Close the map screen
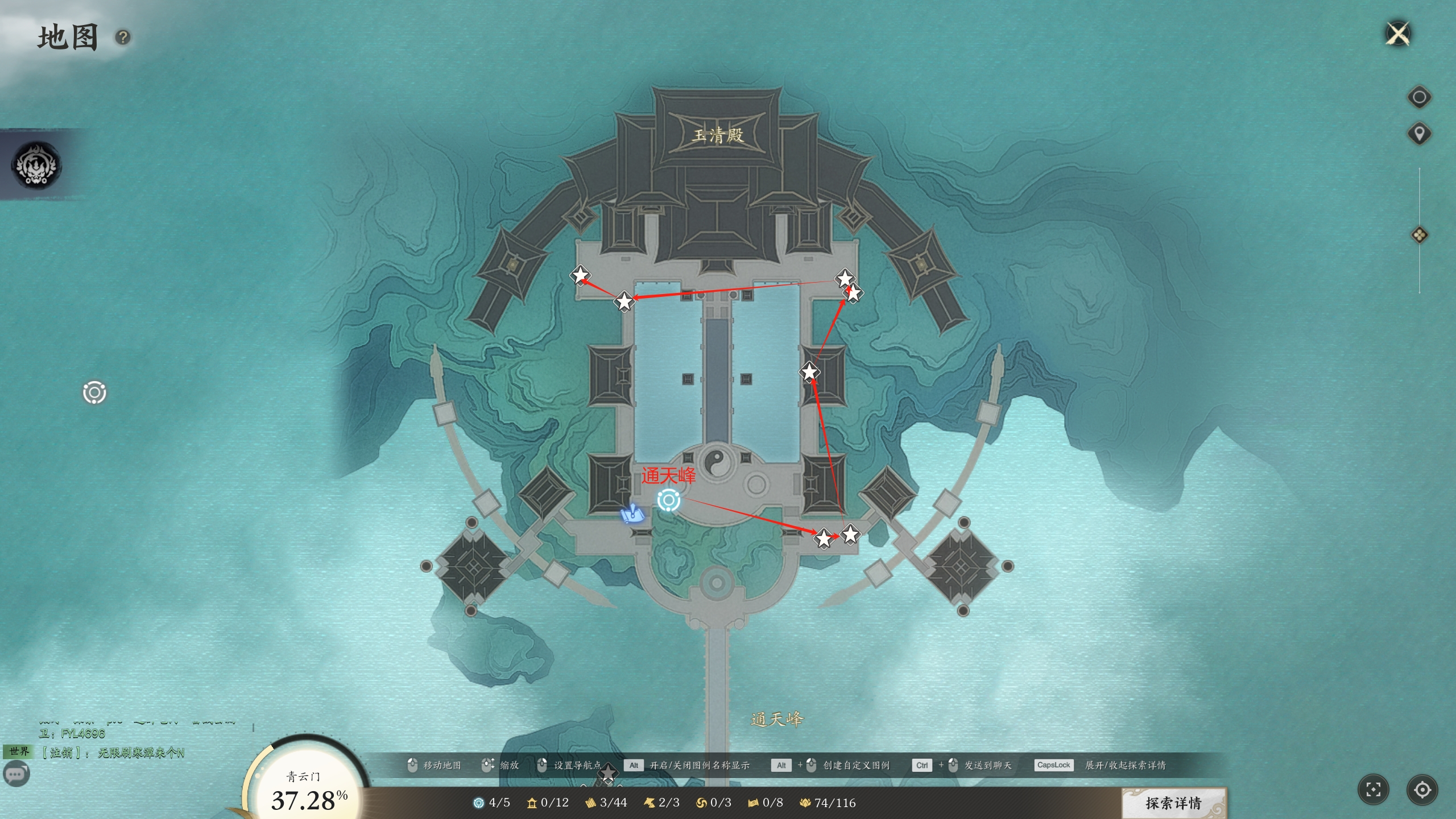Screen dimensions: 1456x819 1398,34
